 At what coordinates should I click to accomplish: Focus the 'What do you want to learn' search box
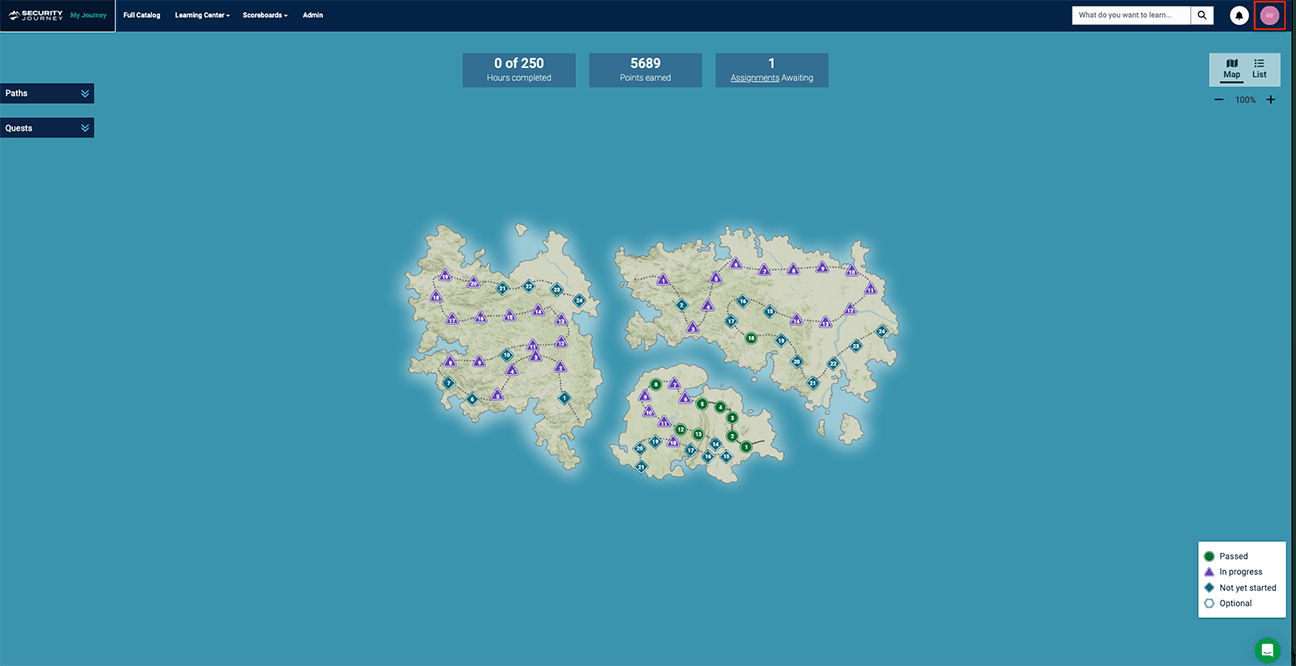pos(1131,15)
